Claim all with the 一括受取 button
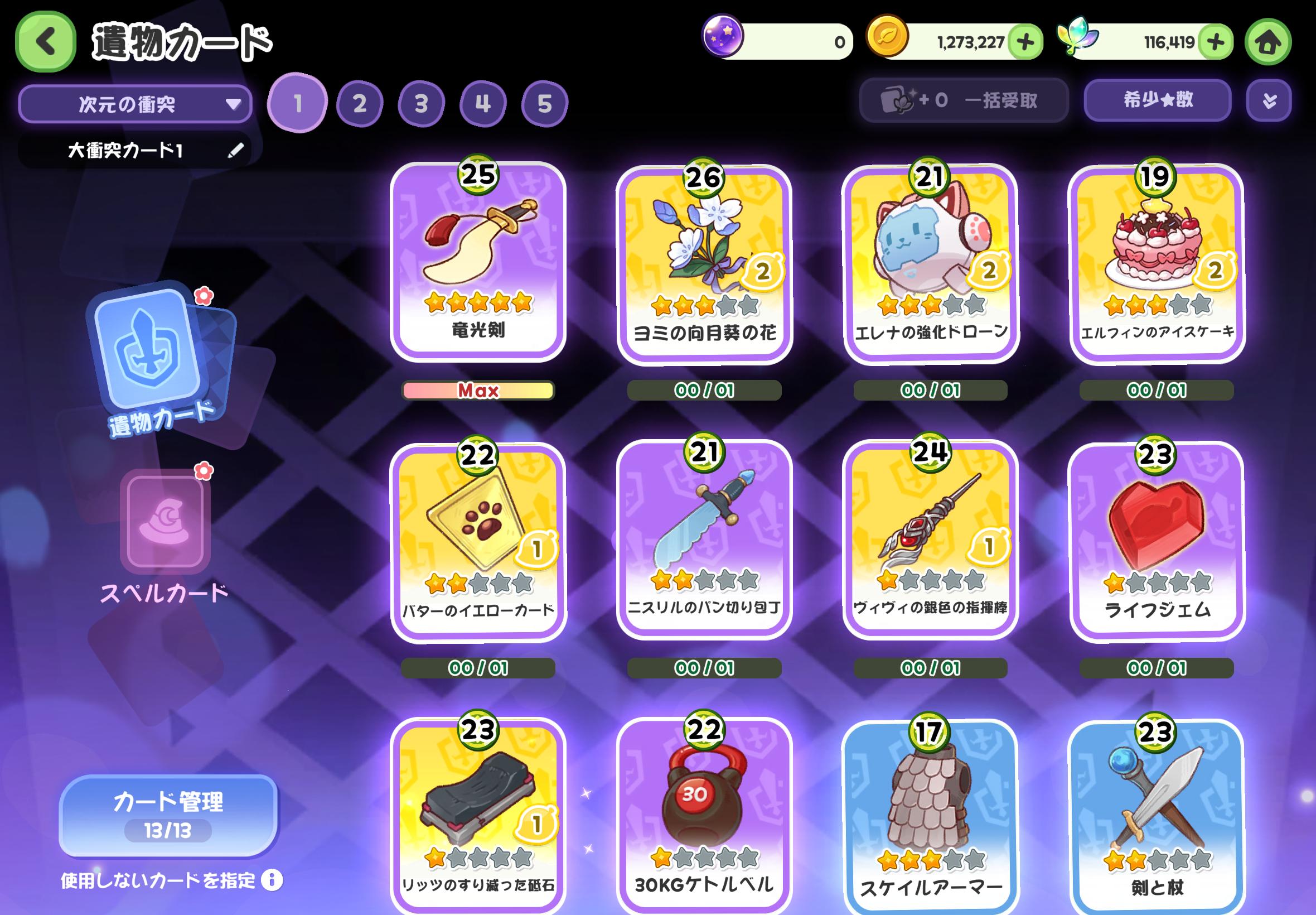This screenshot has width=1316, height=915. point(964,100)
